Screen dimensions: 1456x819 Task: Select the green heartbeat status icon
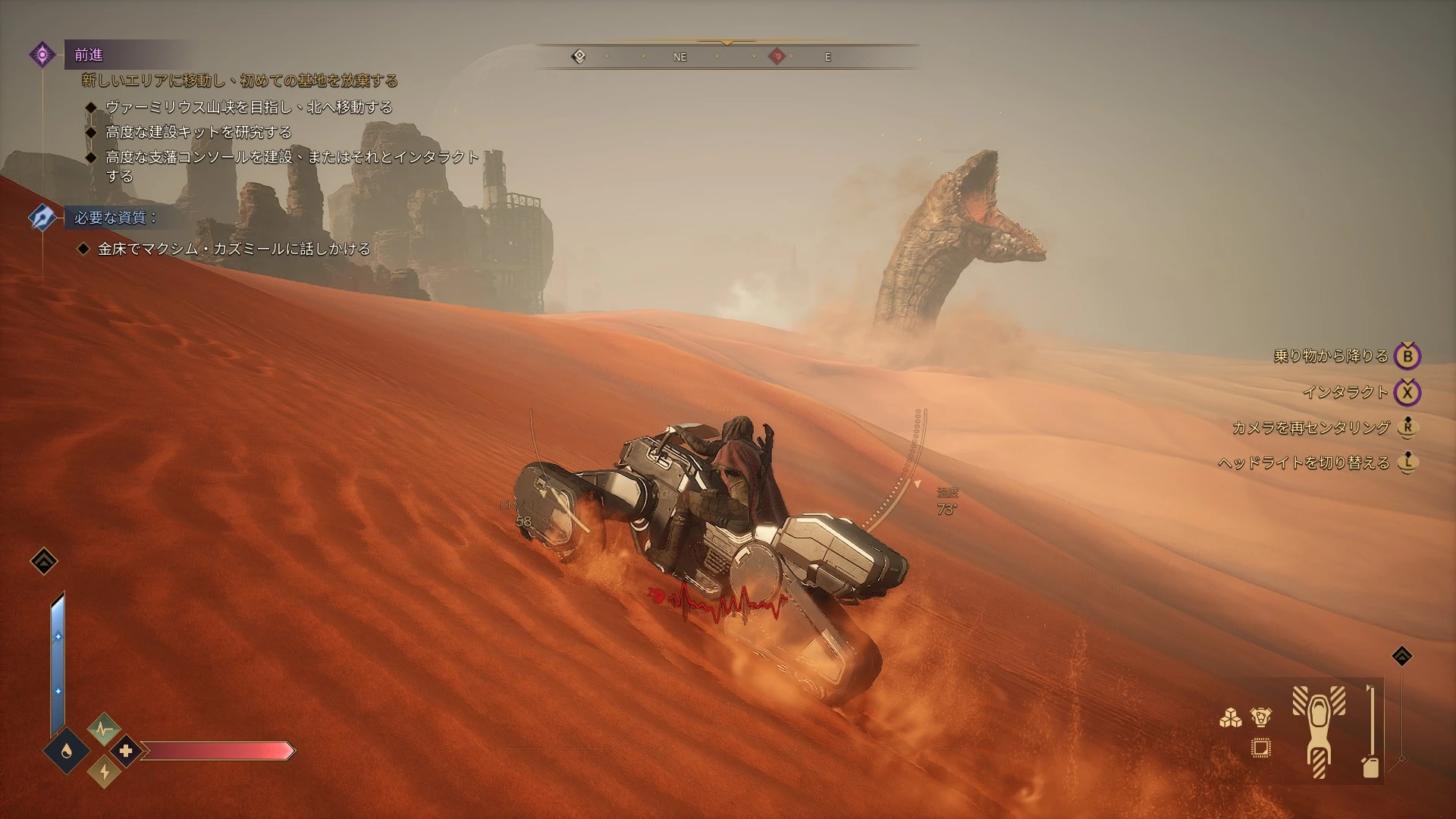(x=104, y=730)
